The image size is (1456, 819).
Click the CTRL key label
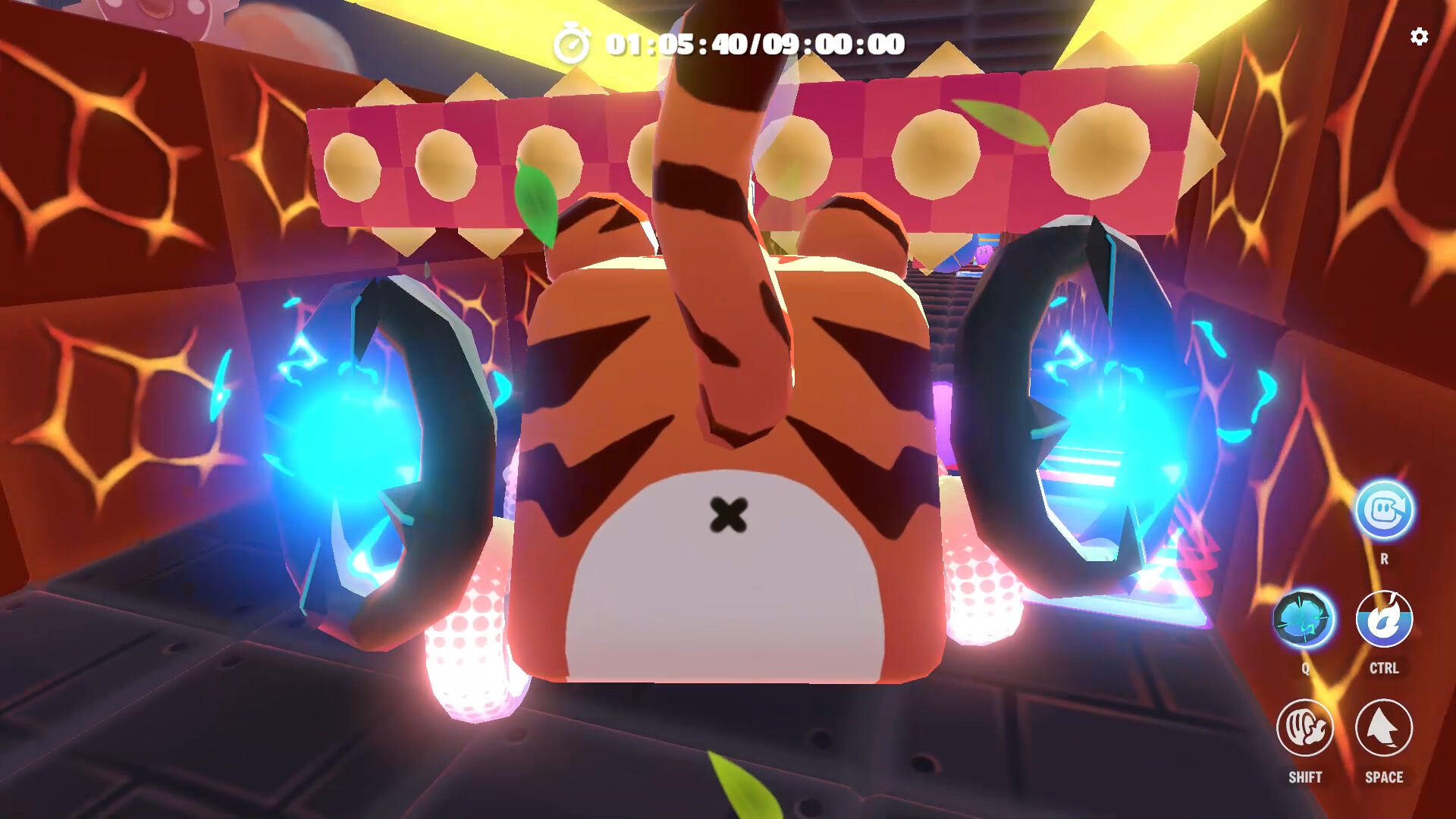click(x=1385, y=669)
